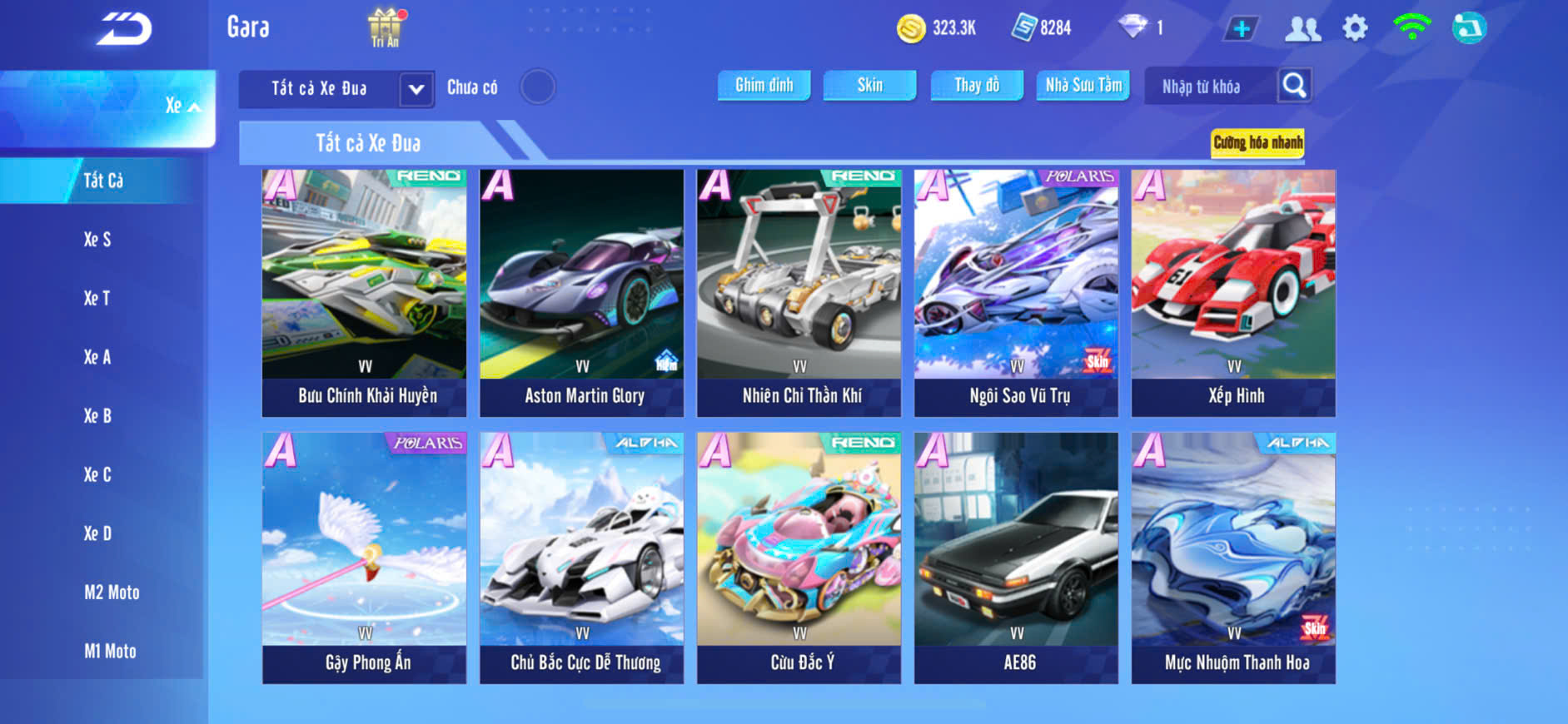Open the friends list icon
Screen dimensions: 1568x724
coord(1302,29)
